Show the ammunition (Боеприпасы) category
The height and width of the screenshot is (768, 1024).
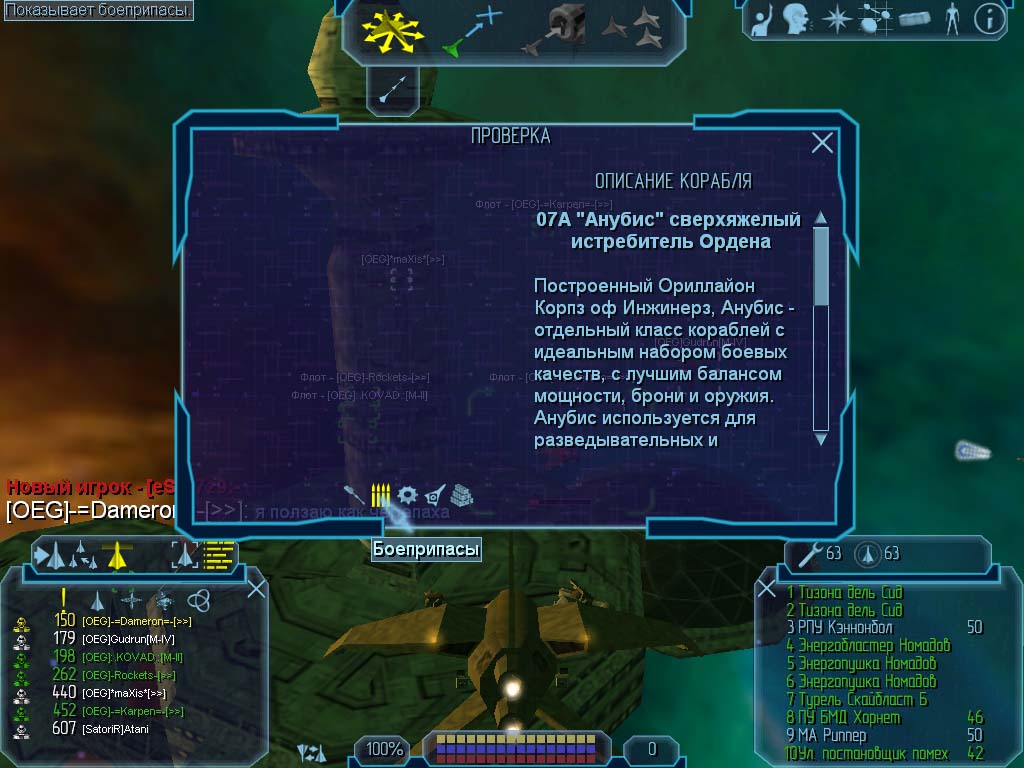pyautogui.click(x=380, y=495)
